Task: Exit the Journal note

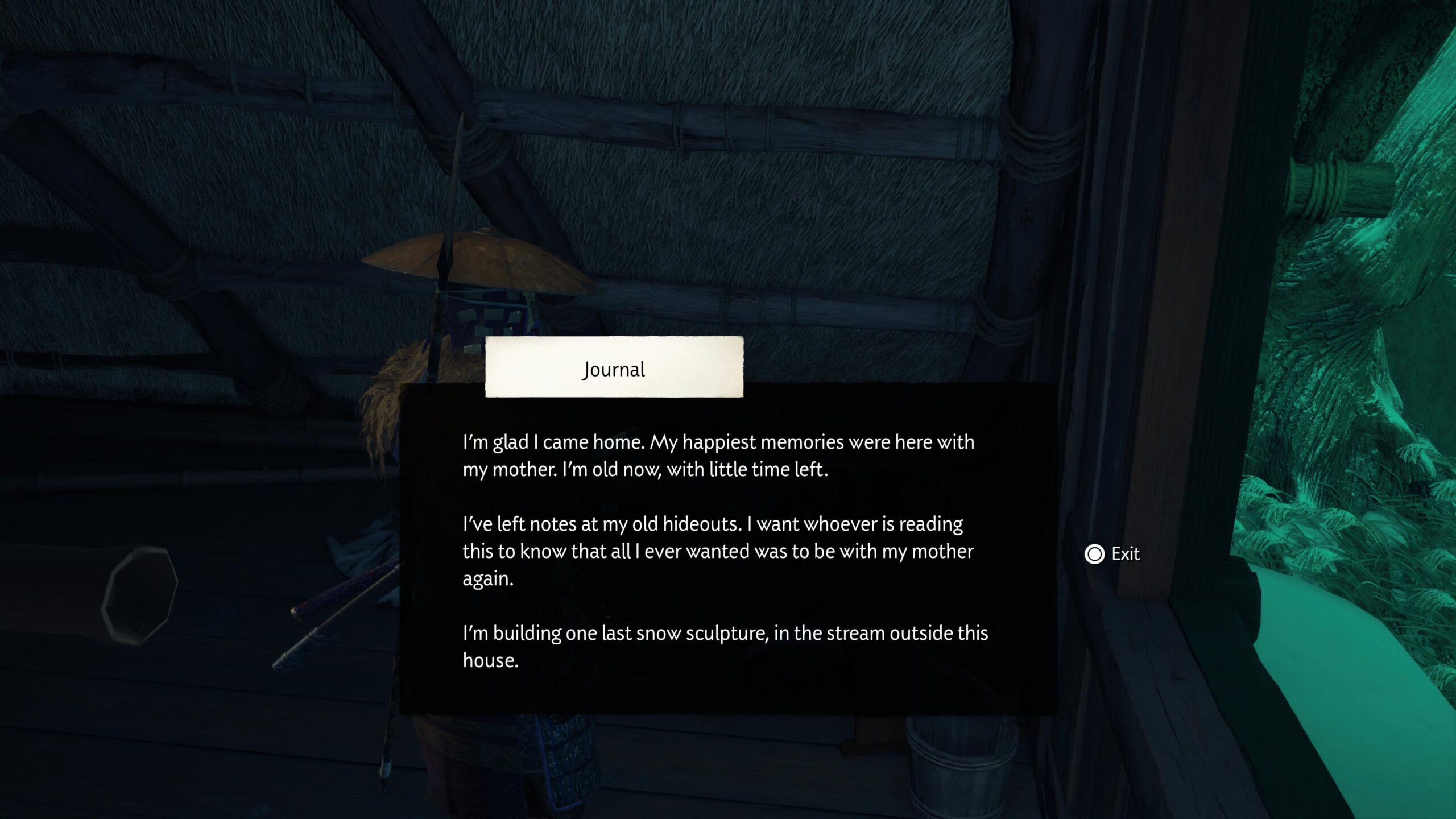Action: click(1112, 554)
